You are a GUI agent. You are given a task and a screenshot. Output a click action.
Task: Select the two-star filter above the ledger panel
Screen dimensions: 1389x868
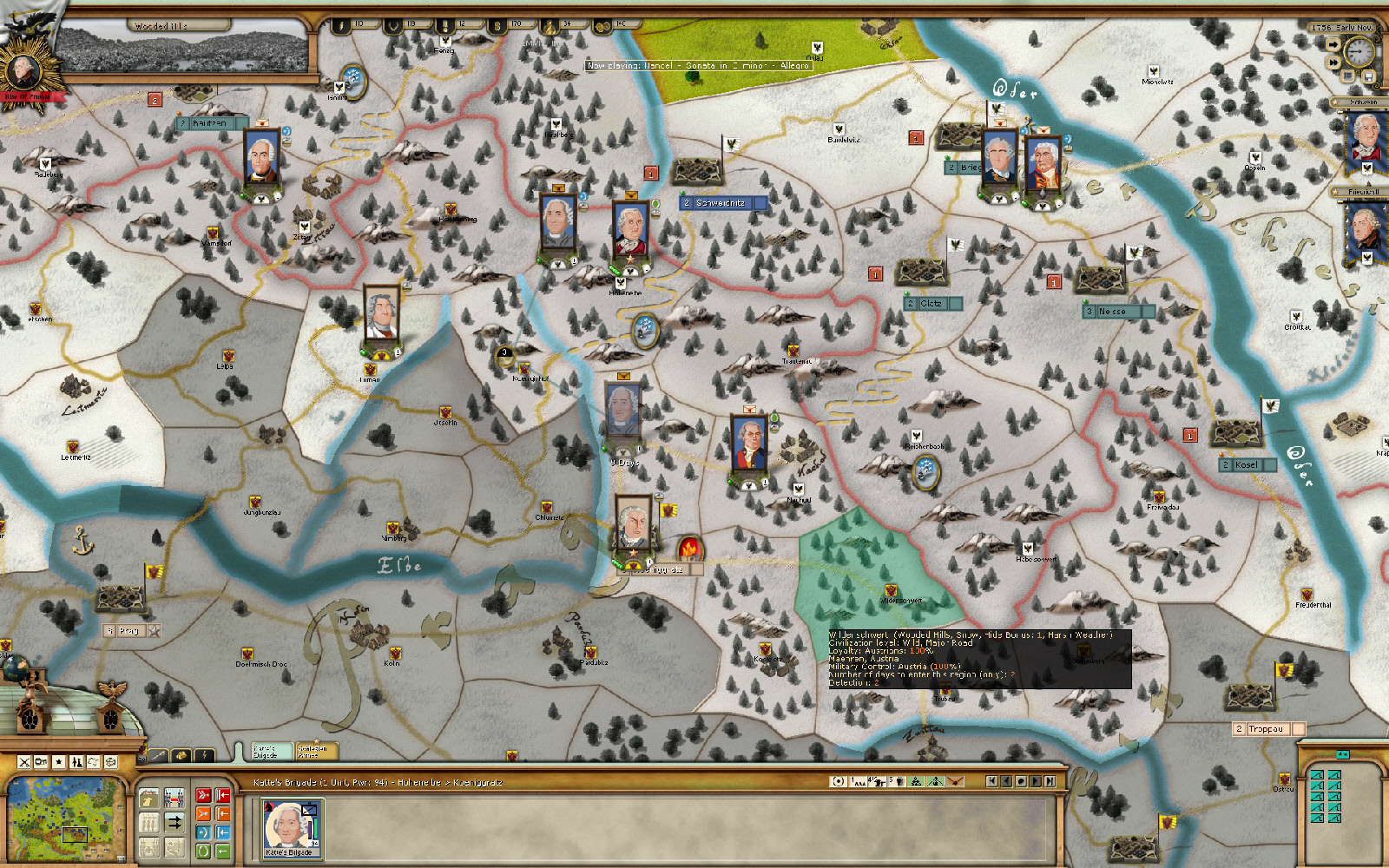click(1342, 754)
